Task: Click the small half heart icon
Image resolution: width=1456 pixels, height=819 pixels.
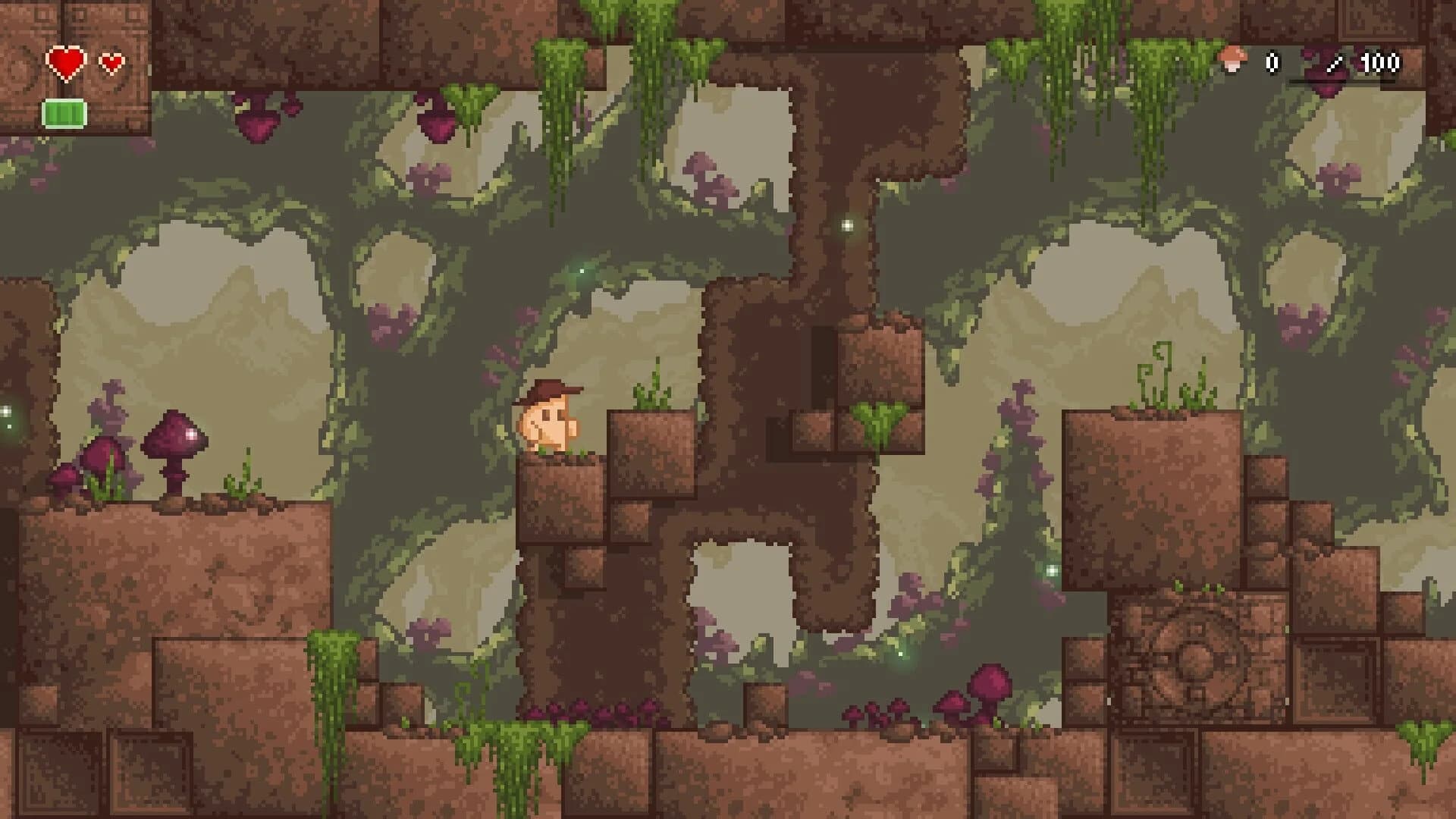Action: pyautogui.click(x=111, y=61)
